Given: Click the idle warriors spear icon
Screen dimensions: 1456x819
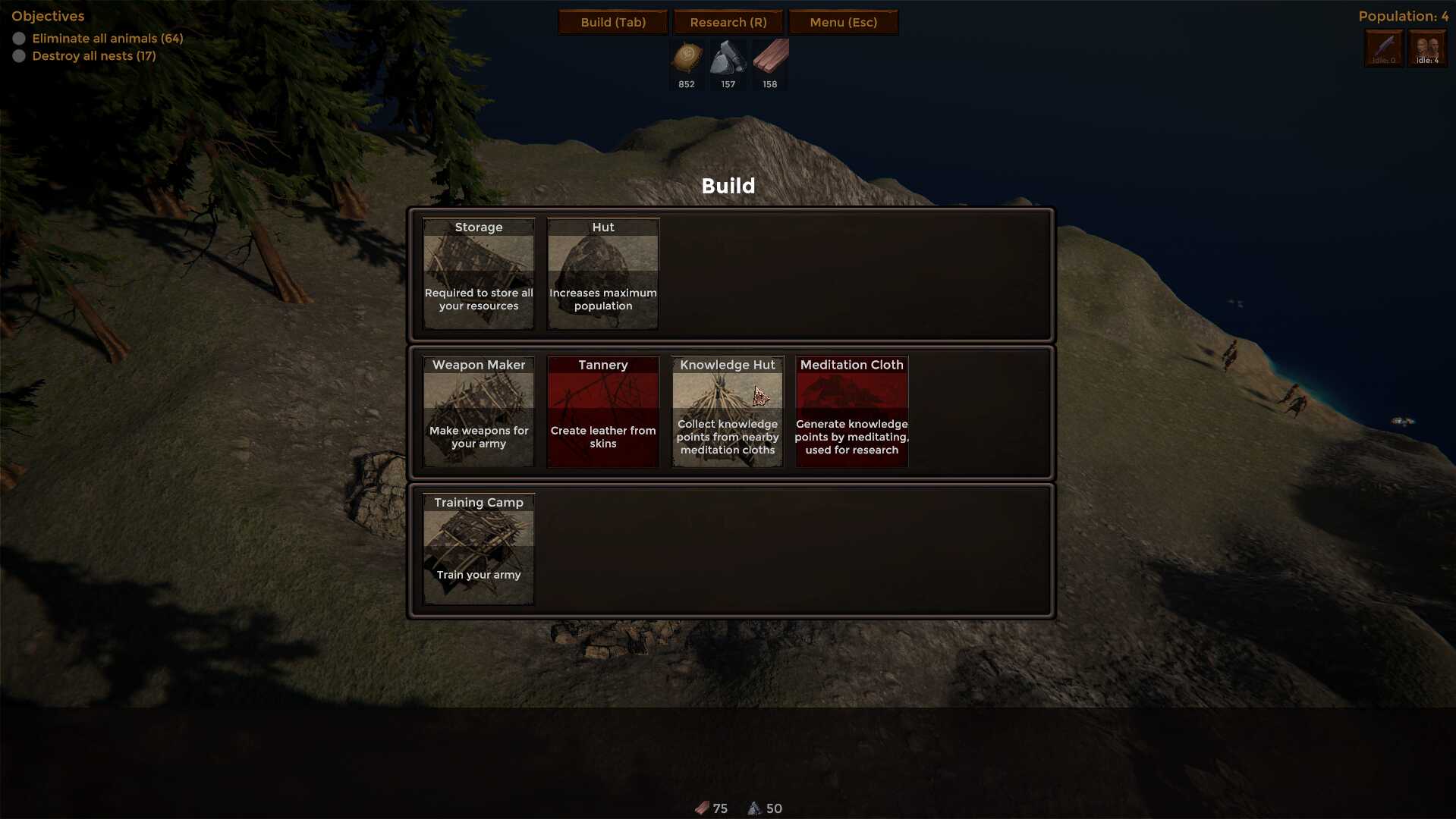Looking at the screenshot, I should (1384, 49).
